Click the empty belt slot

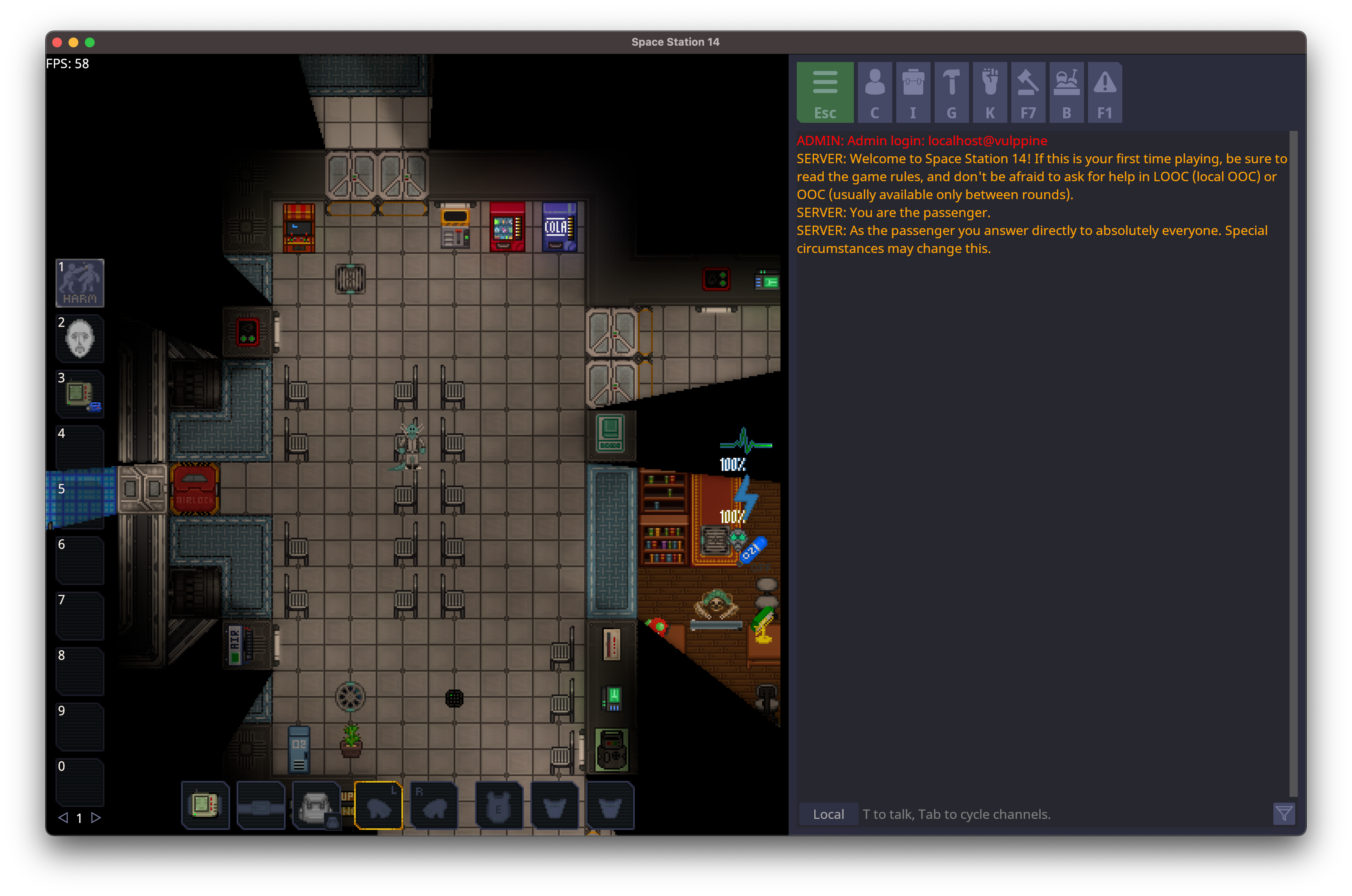[x=260, y=805]
